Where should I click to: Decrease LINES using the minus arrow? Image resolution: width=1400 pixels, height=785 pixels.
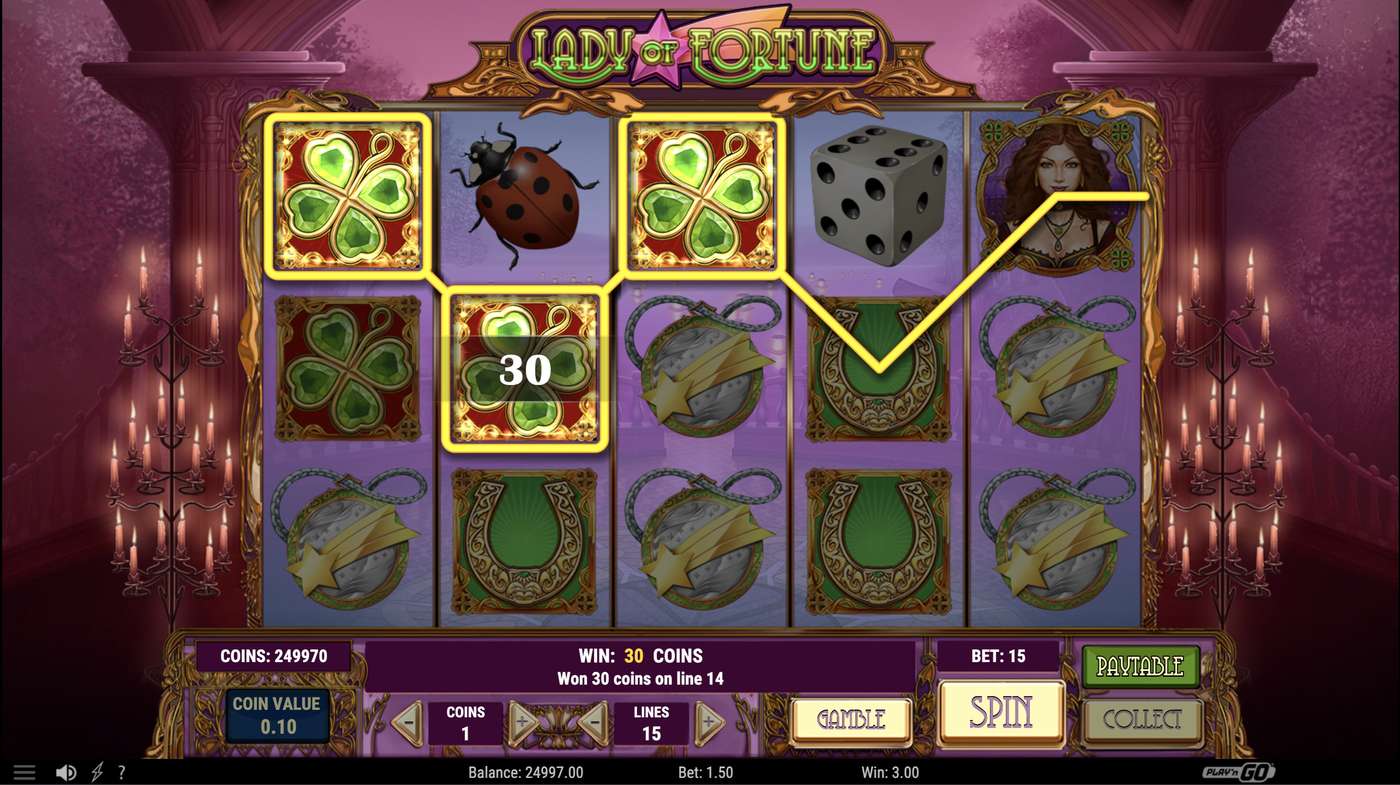[594, 721]
